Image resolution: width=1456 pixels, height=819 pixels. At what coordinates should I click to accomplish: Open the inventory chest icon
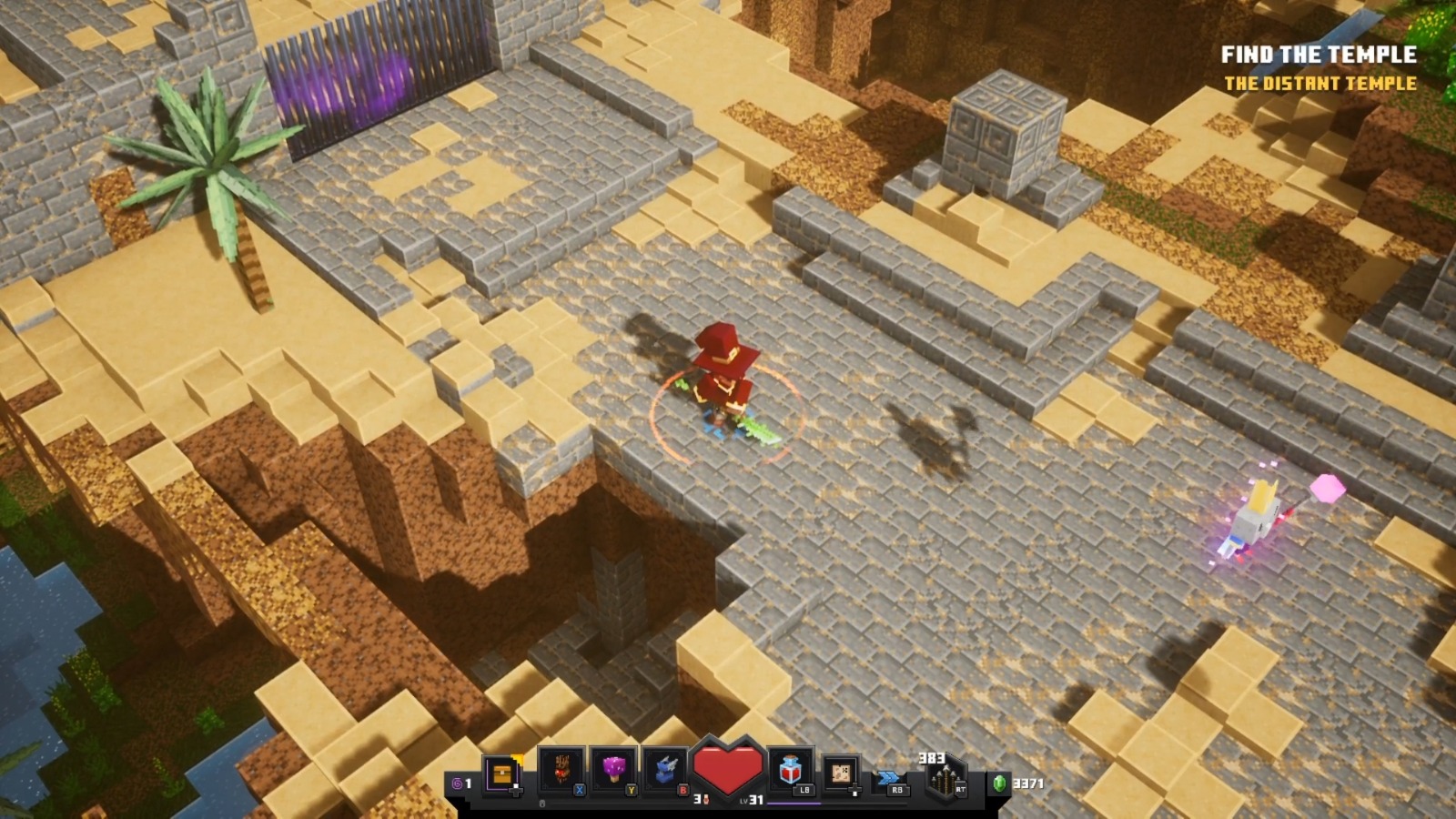point(500,773)
